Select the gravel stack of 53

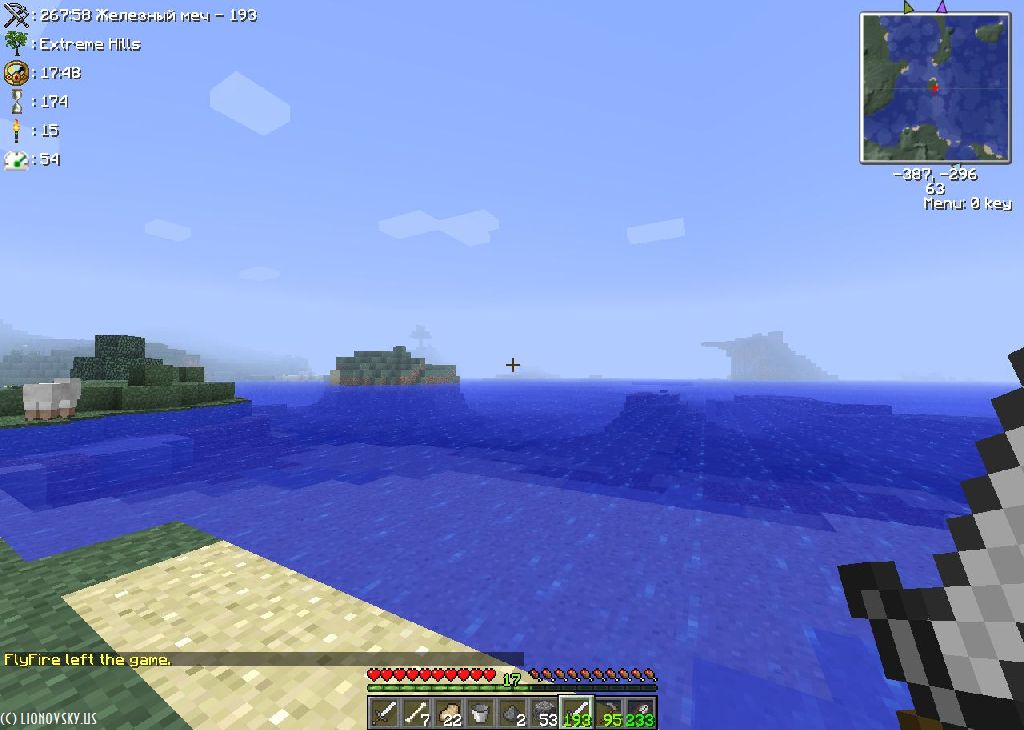coord(545,713)
